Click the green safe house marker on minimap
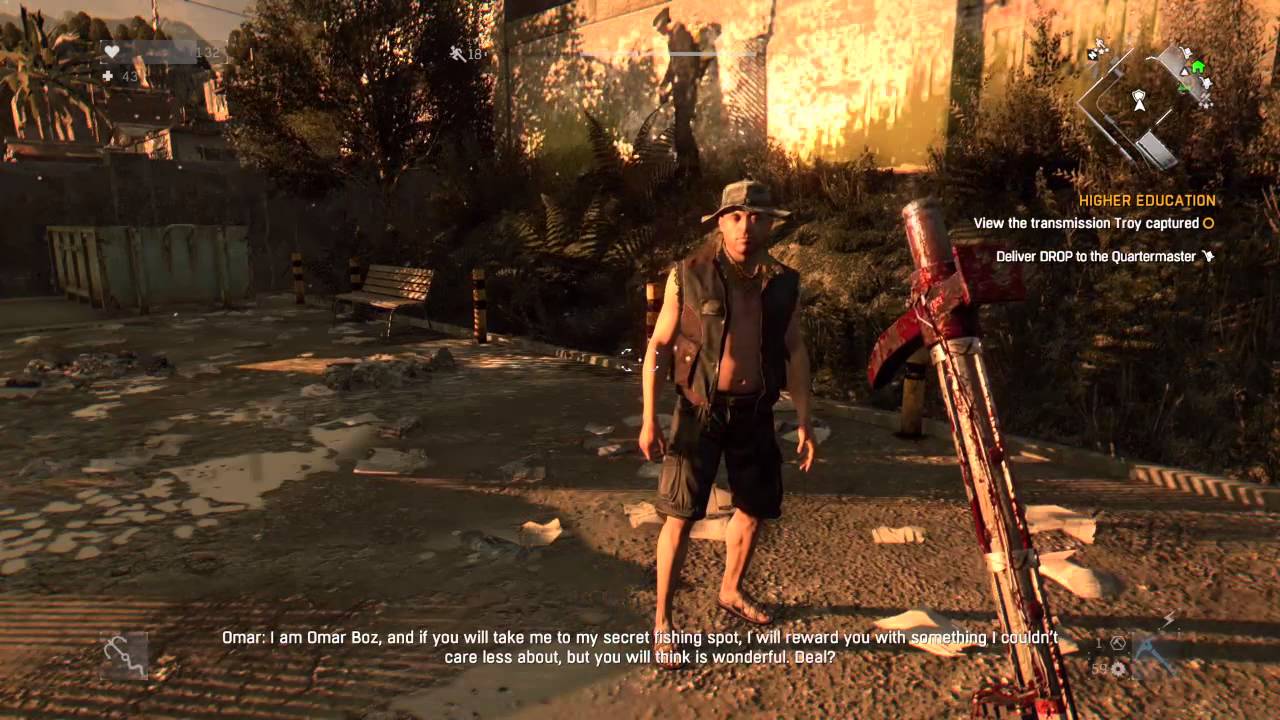Screen dimensions: 1280x720 tap(1199, 66)
